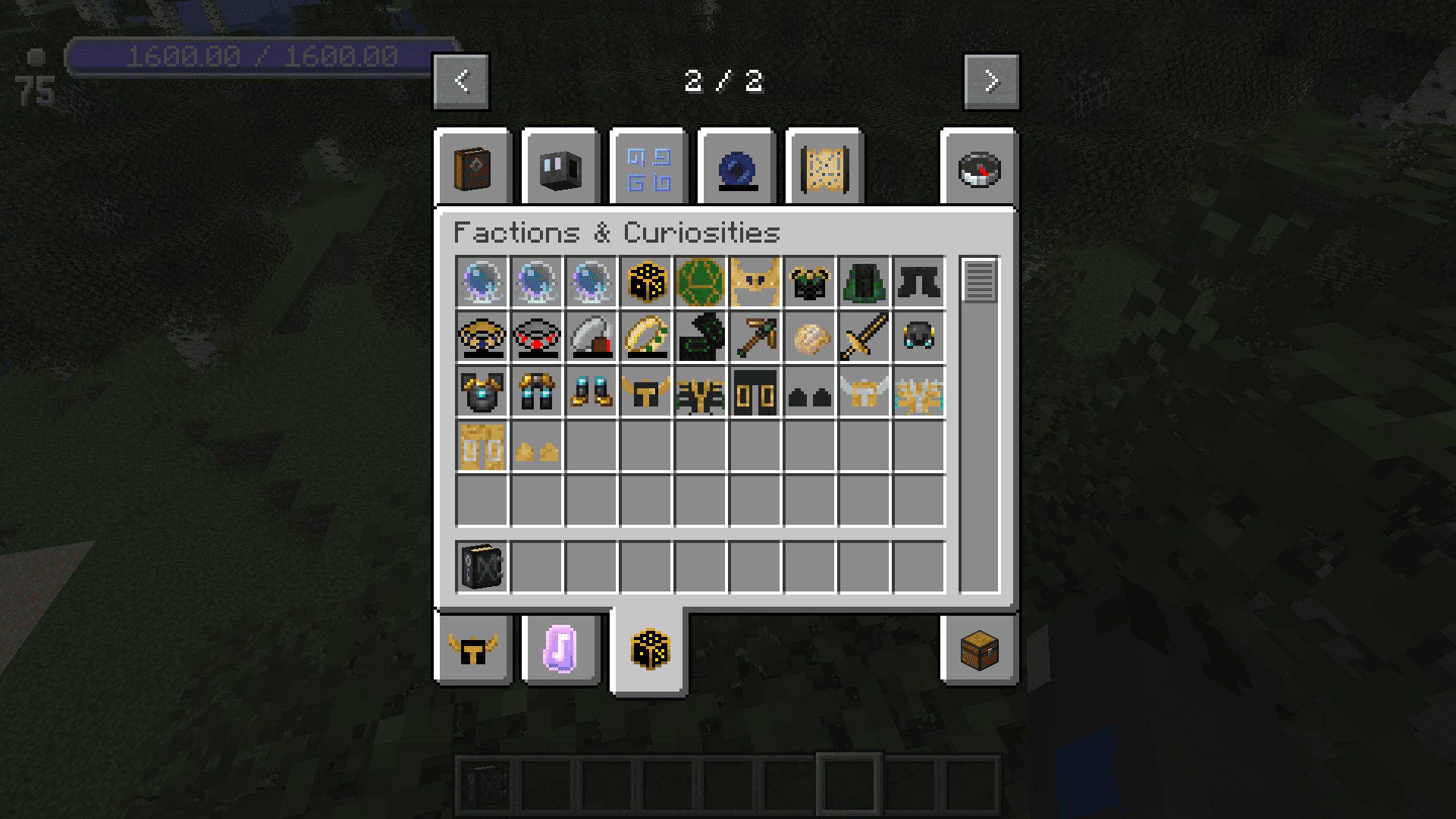Open the blue orb tab
The image size is (1456, 819).
click(736, 169)
